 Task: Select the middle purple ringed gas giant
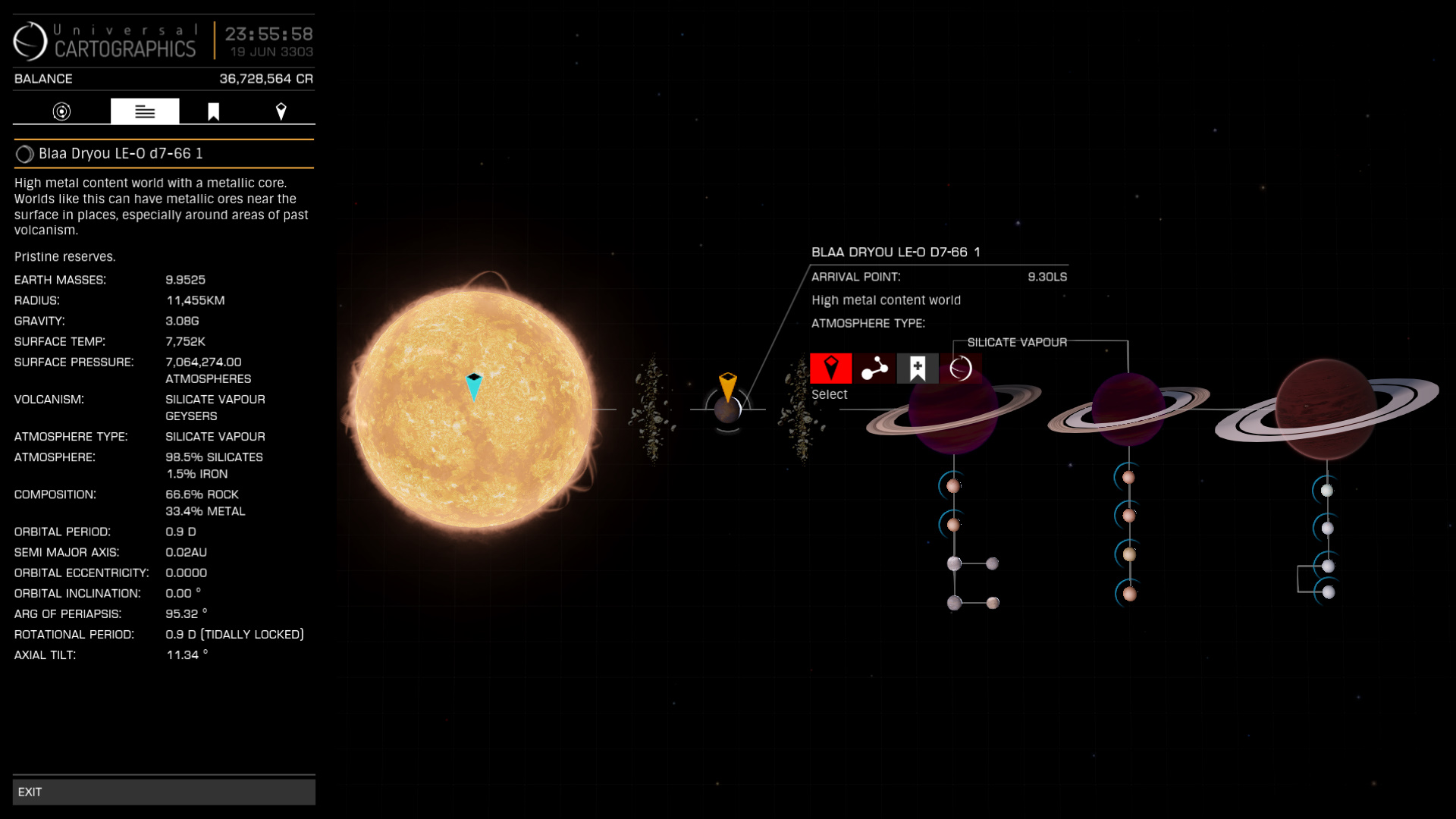coord(1128,409)
